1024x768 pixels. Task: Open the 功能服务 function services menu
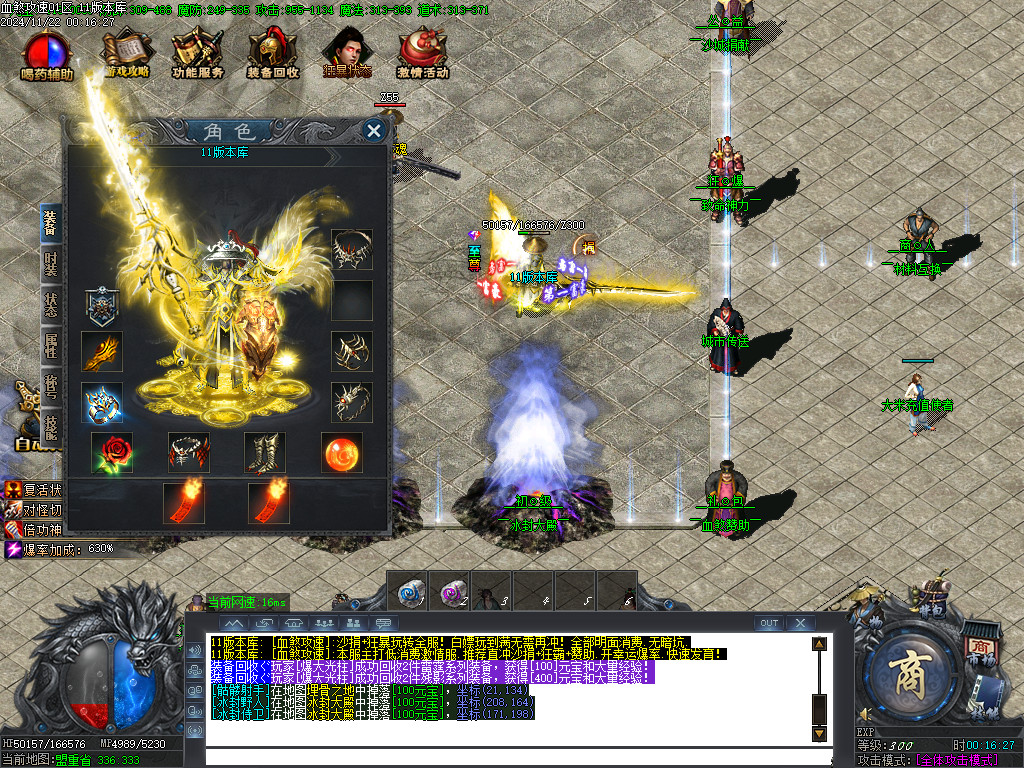tap(197, 54)
